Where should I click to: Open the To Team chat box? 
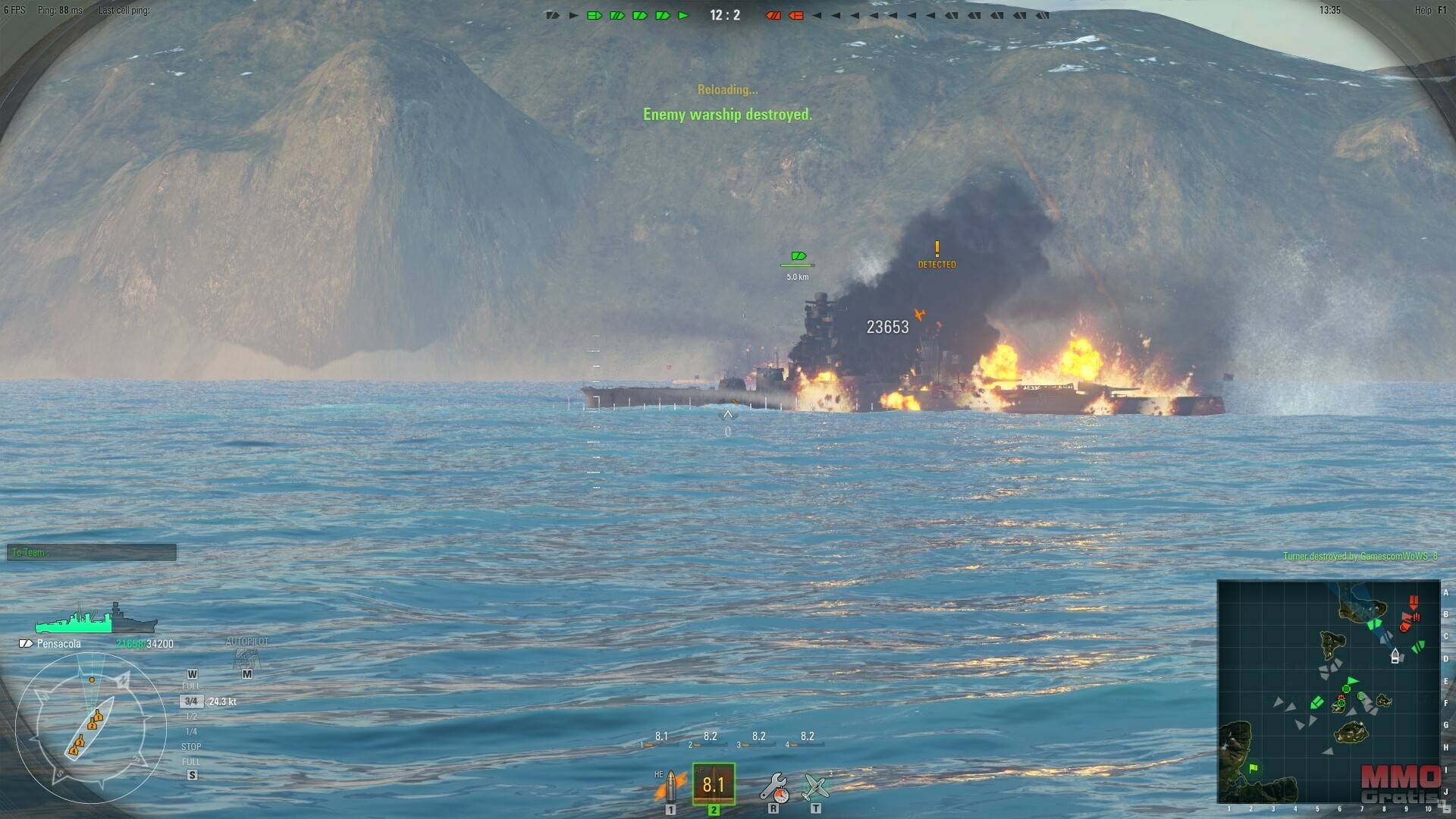pyautogui.click(x=92, y=553)
